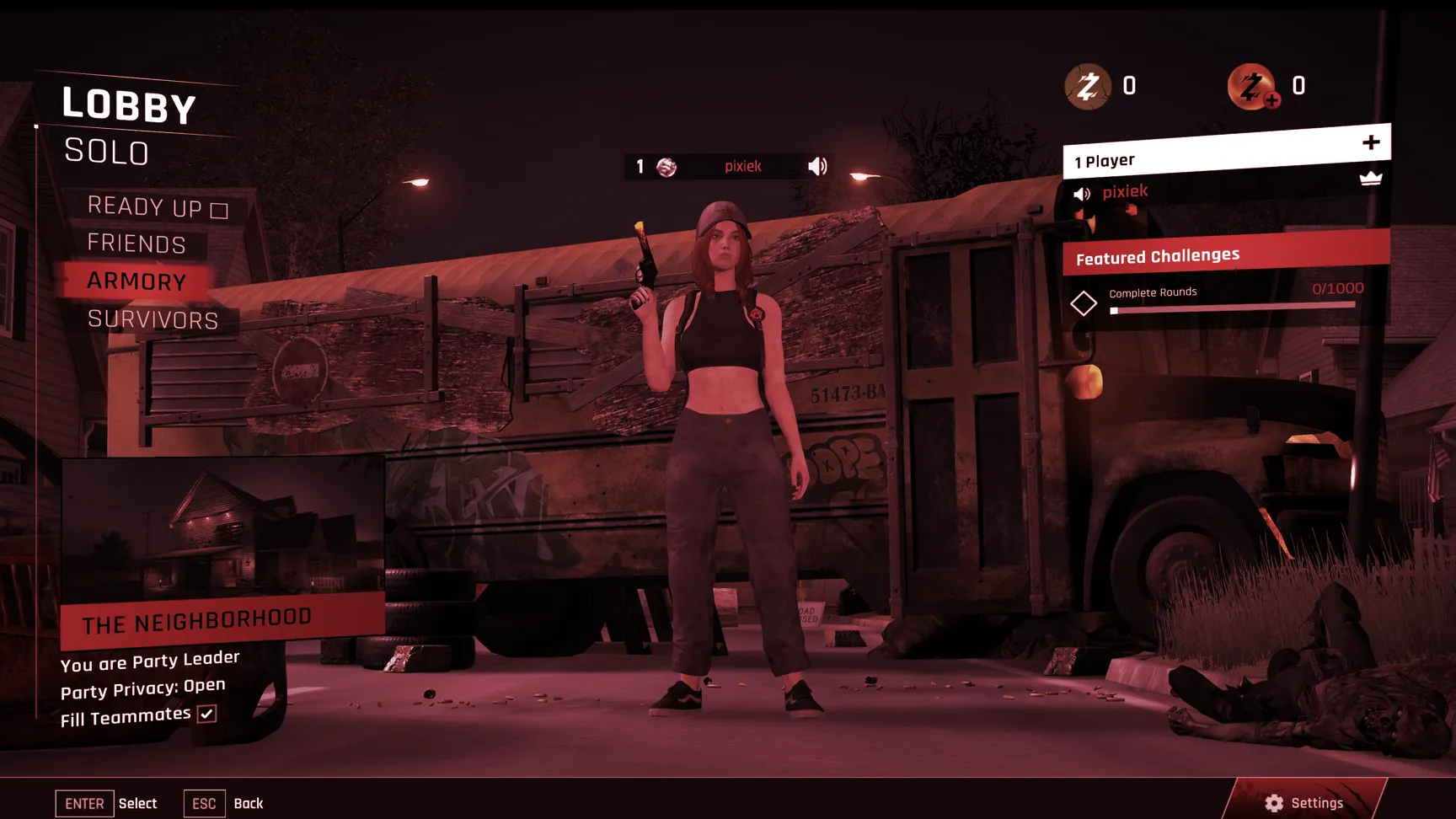This screenshot has height=819, width=1456.
Task: Mute pixiek's speaker icon in party list
Action: pyautogui.click(x=1082, y=194)
